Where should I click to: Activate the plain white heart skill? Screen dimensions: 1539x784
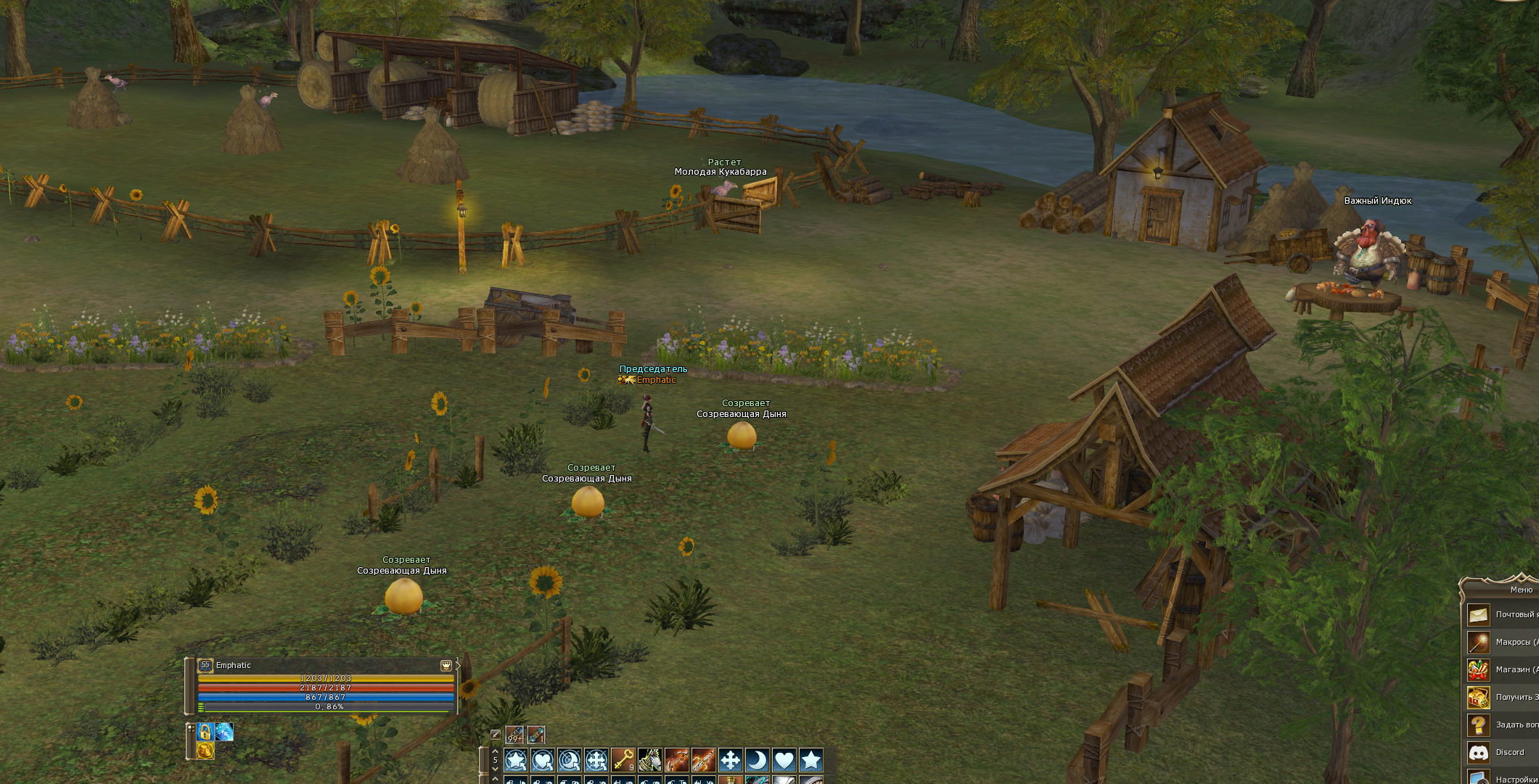tap(784, 759)
